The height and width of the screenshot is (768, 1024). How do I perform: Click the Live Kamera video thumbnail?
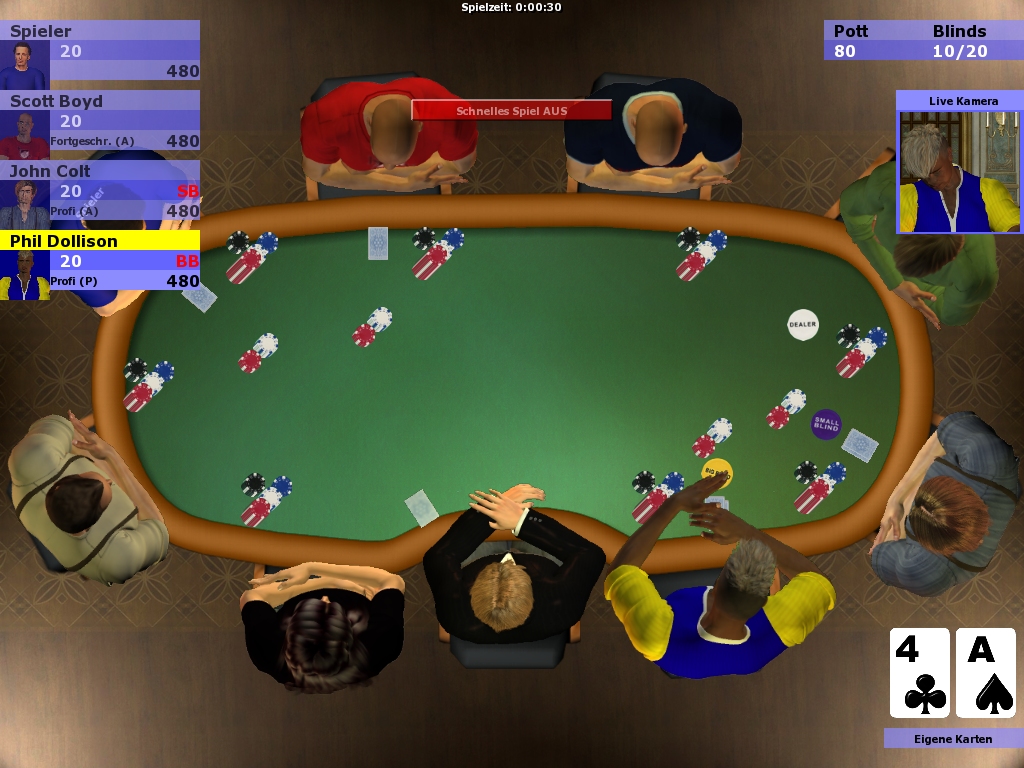[958, 171]
